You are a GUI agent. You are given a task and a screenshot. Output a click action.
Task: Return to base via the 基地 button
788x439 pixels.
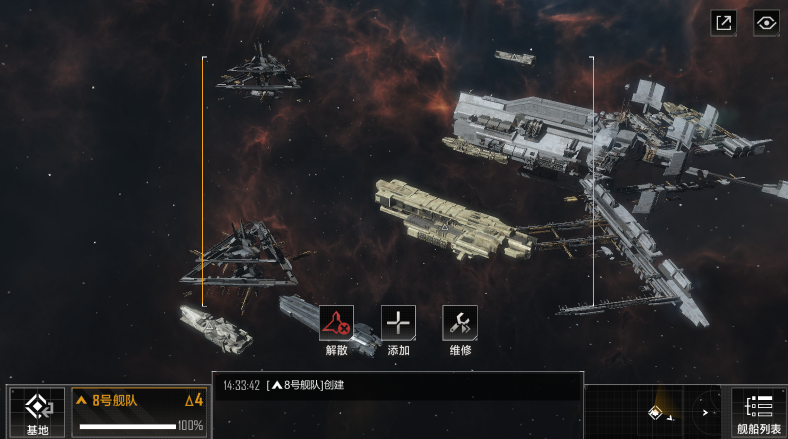coord(37,412)
